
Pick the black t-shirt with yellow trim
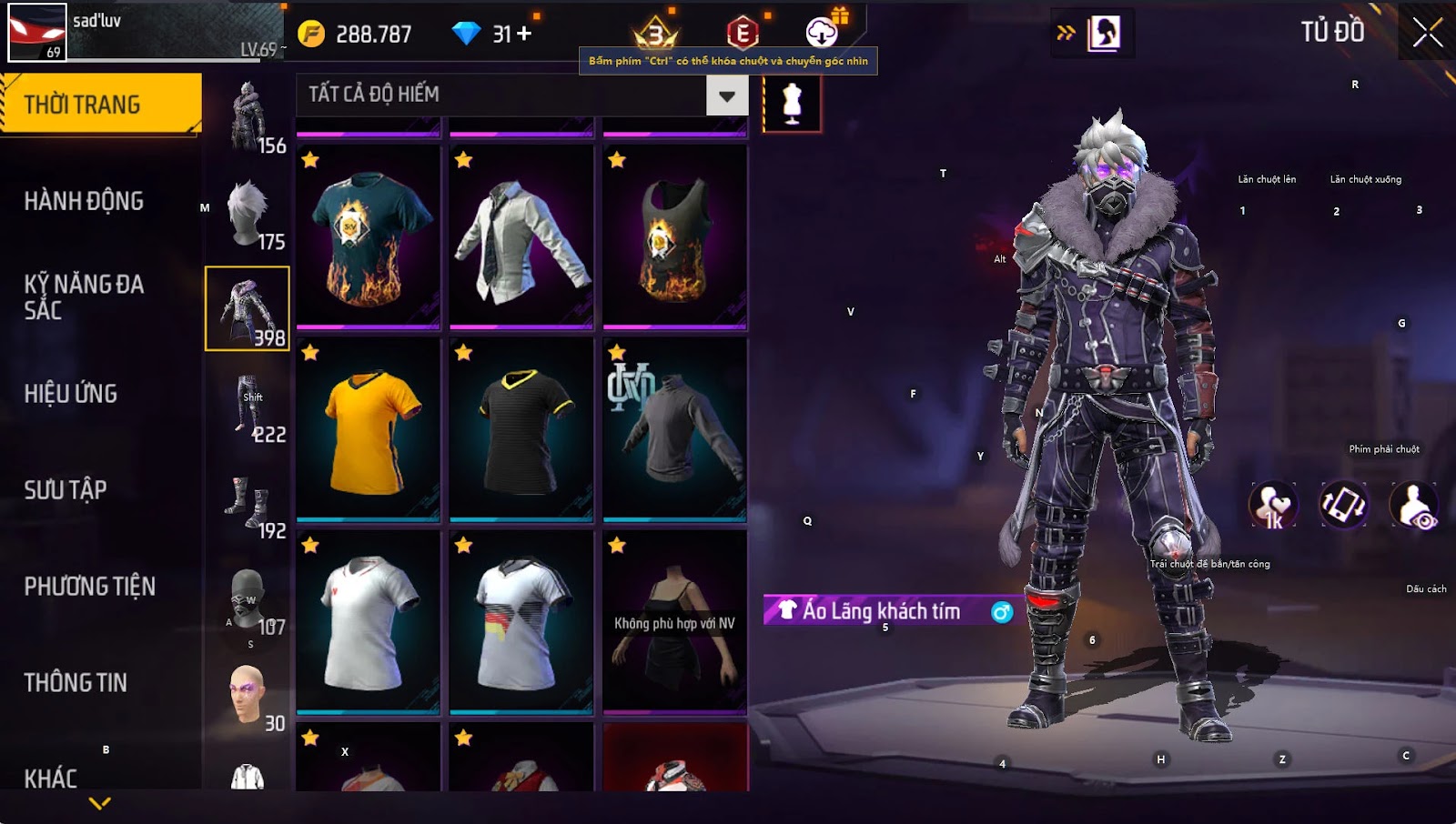521,429
